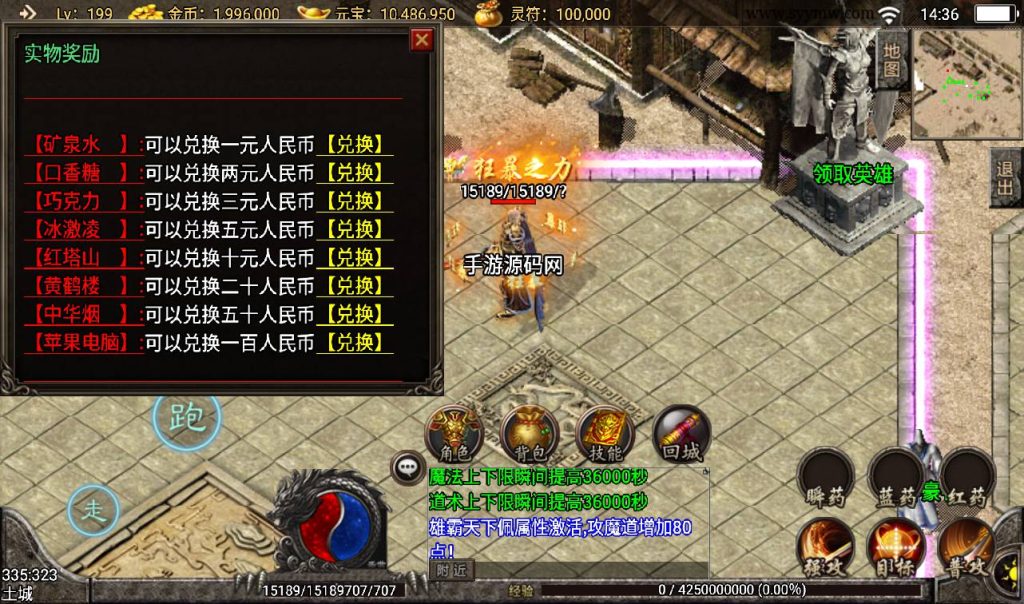Open the 地图 map button
Image resolution: width=1024 pixels, height=604 pixels.
(x=891, y=60)
